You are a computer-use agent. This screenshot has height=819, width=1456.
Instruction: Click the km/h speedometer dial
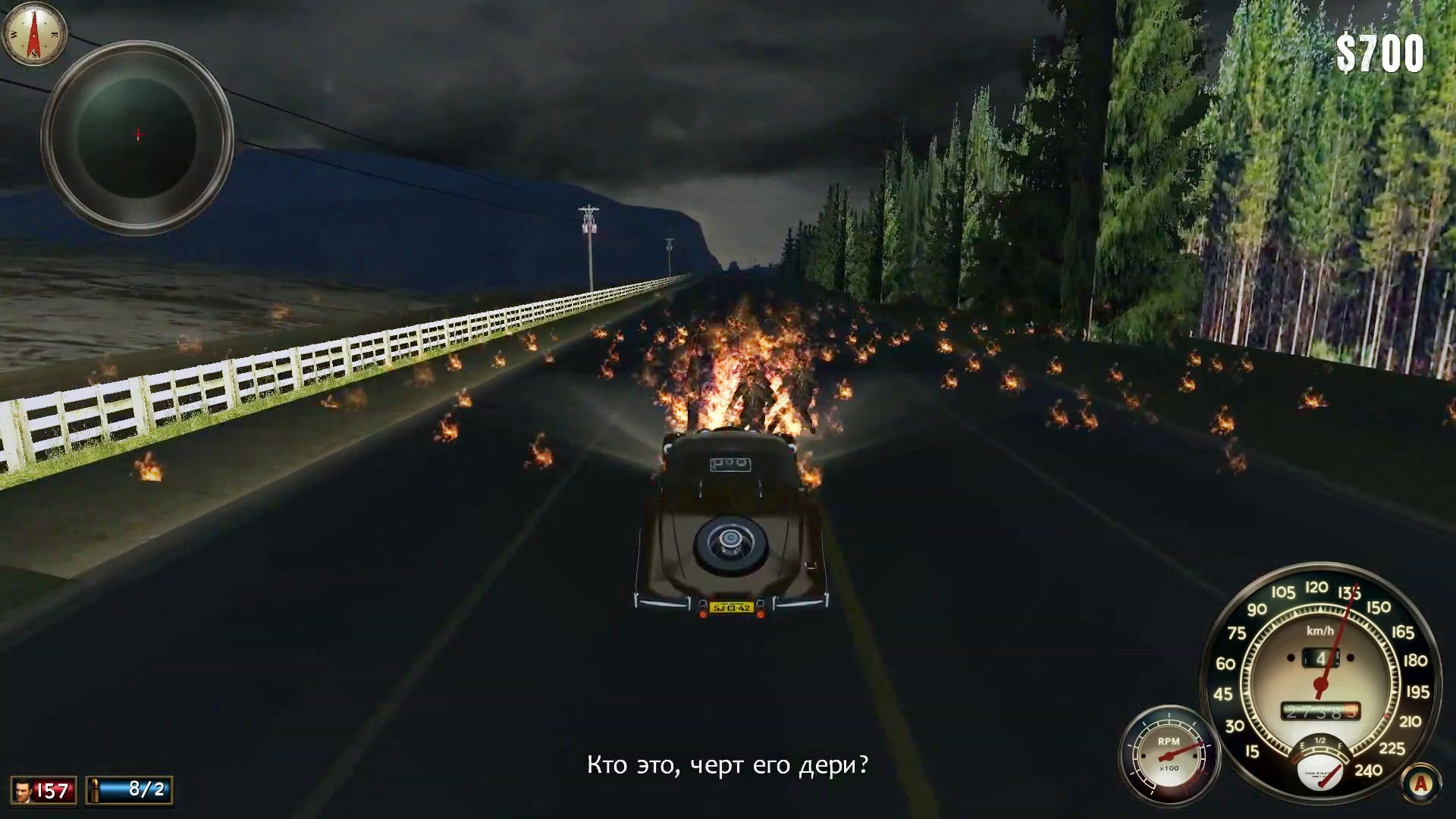click(1321, 667)
